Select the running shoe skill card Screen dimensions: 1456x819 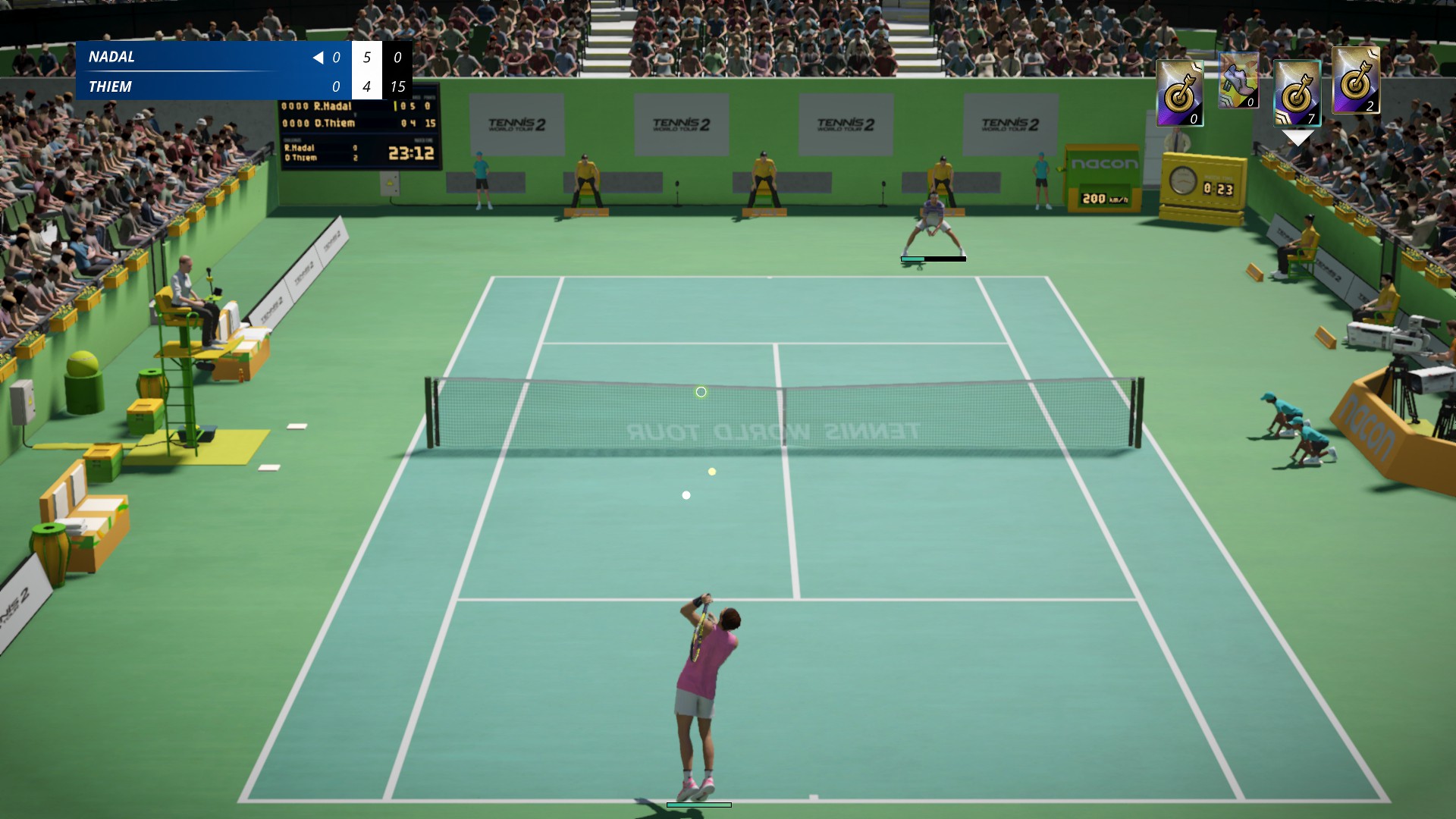point(1238,80)
